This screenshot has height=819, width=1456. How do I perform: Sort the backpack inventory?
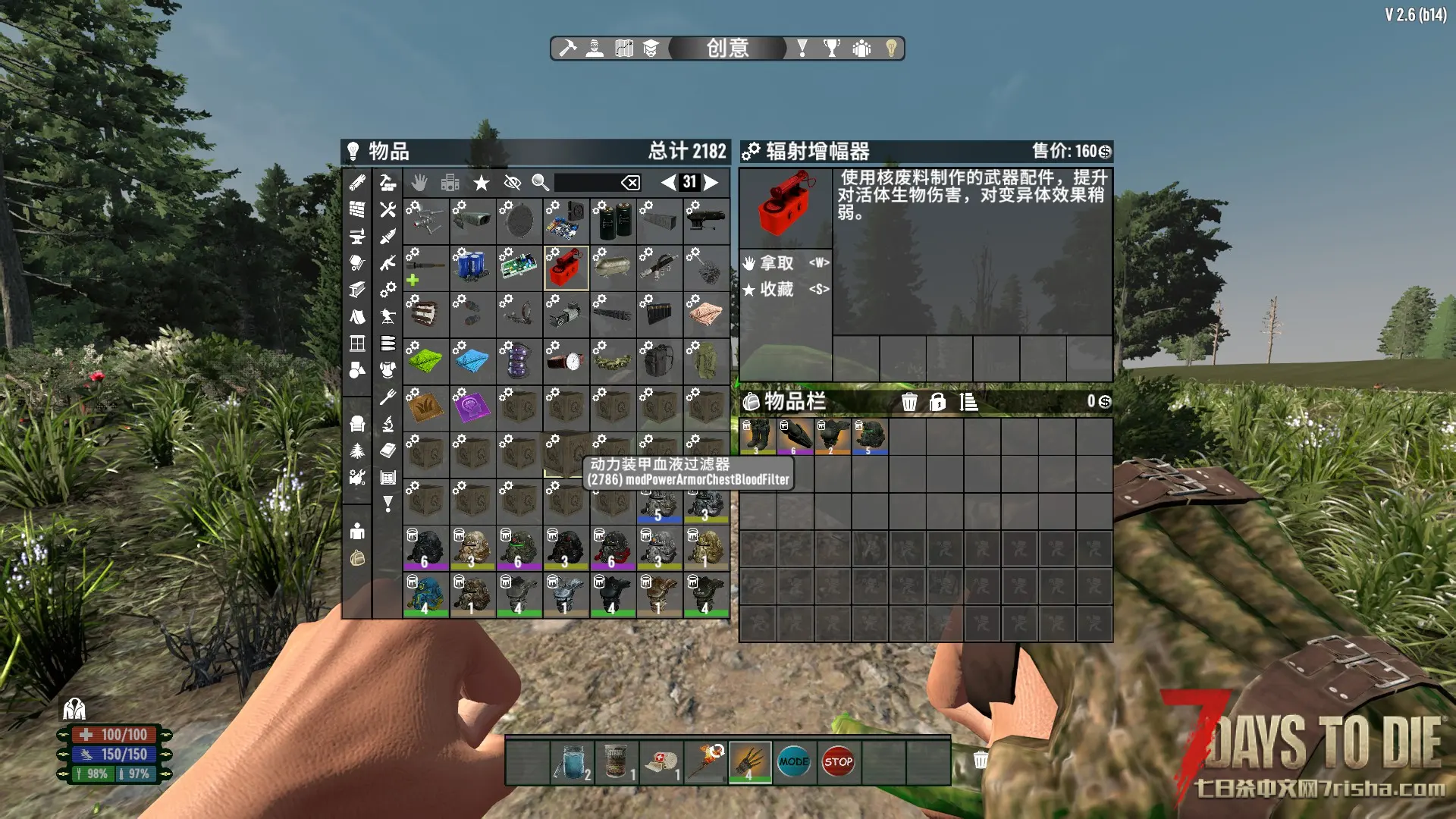[x=968, y=402]
